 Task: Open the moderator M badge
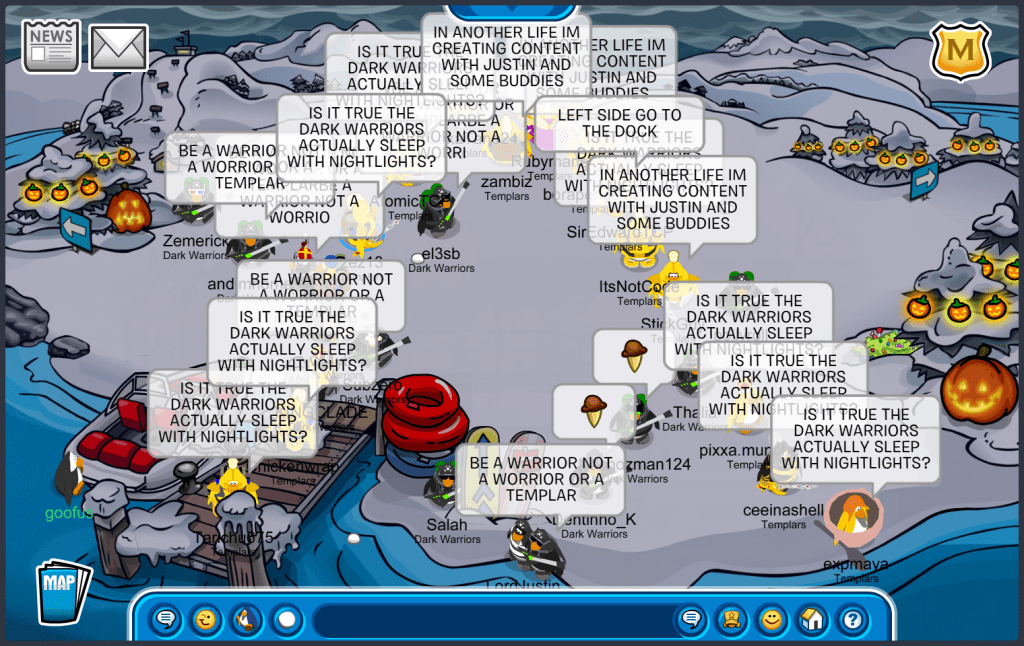(960, 50)
